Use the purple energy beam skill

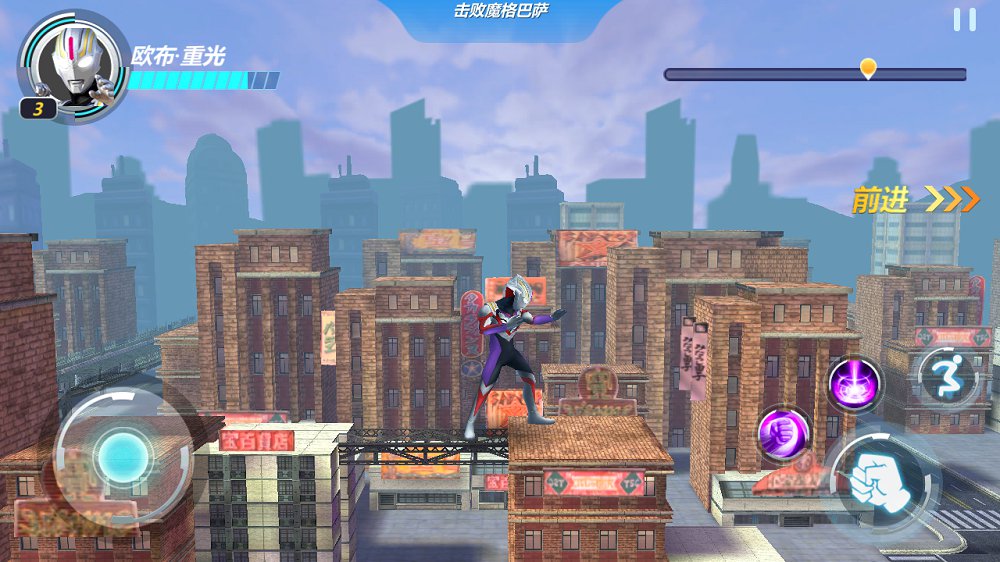854,383
